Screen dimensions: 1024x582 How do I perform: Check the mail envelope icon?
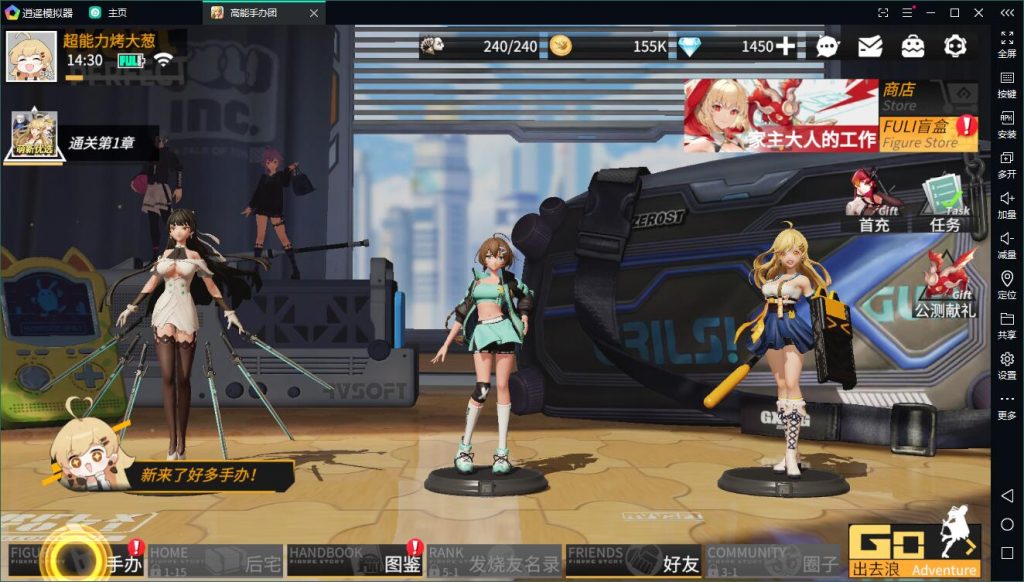tap(870, 46)
